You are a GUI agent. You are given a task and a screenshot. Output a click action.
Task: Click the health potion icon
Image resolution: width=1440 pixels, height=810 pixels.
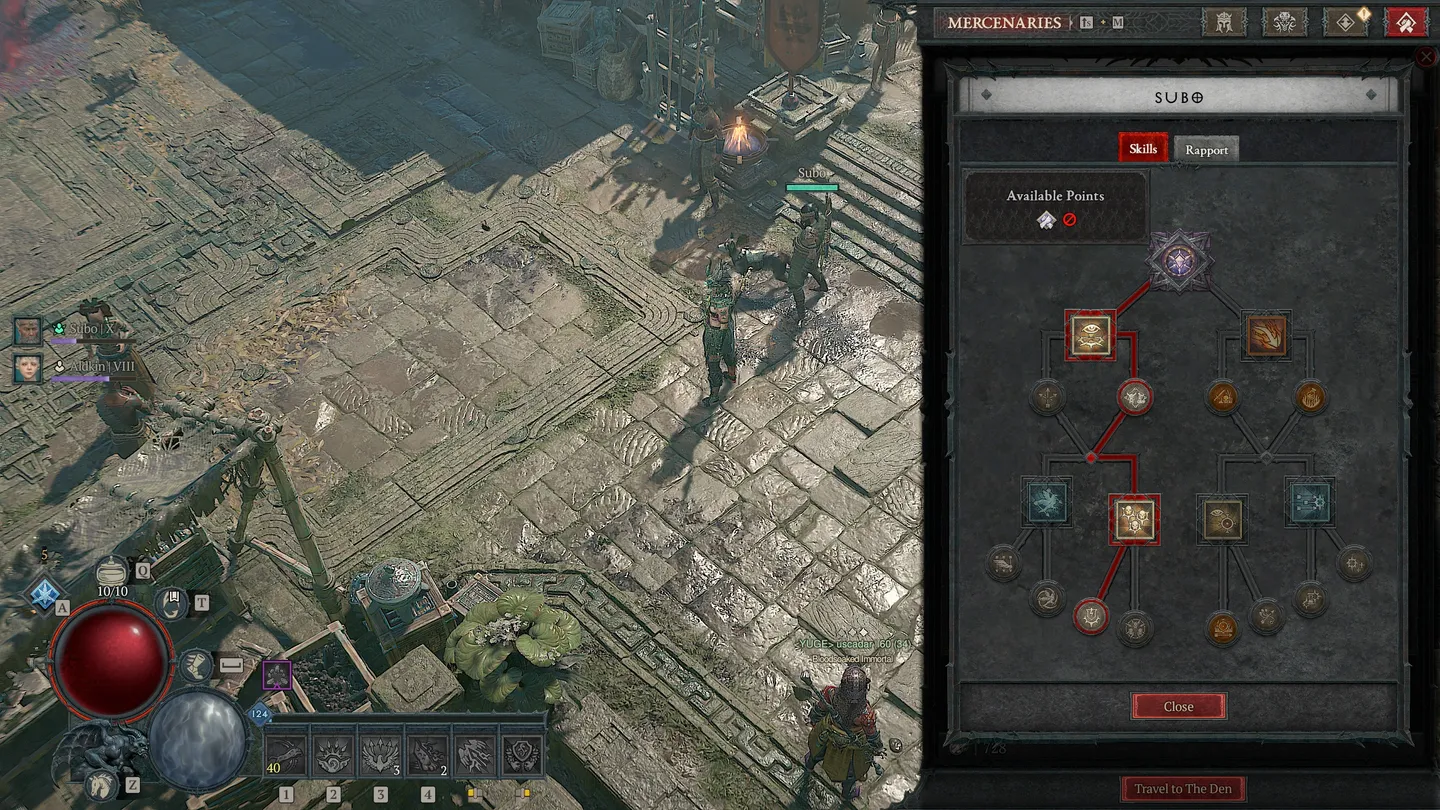[x=111, y=571]
